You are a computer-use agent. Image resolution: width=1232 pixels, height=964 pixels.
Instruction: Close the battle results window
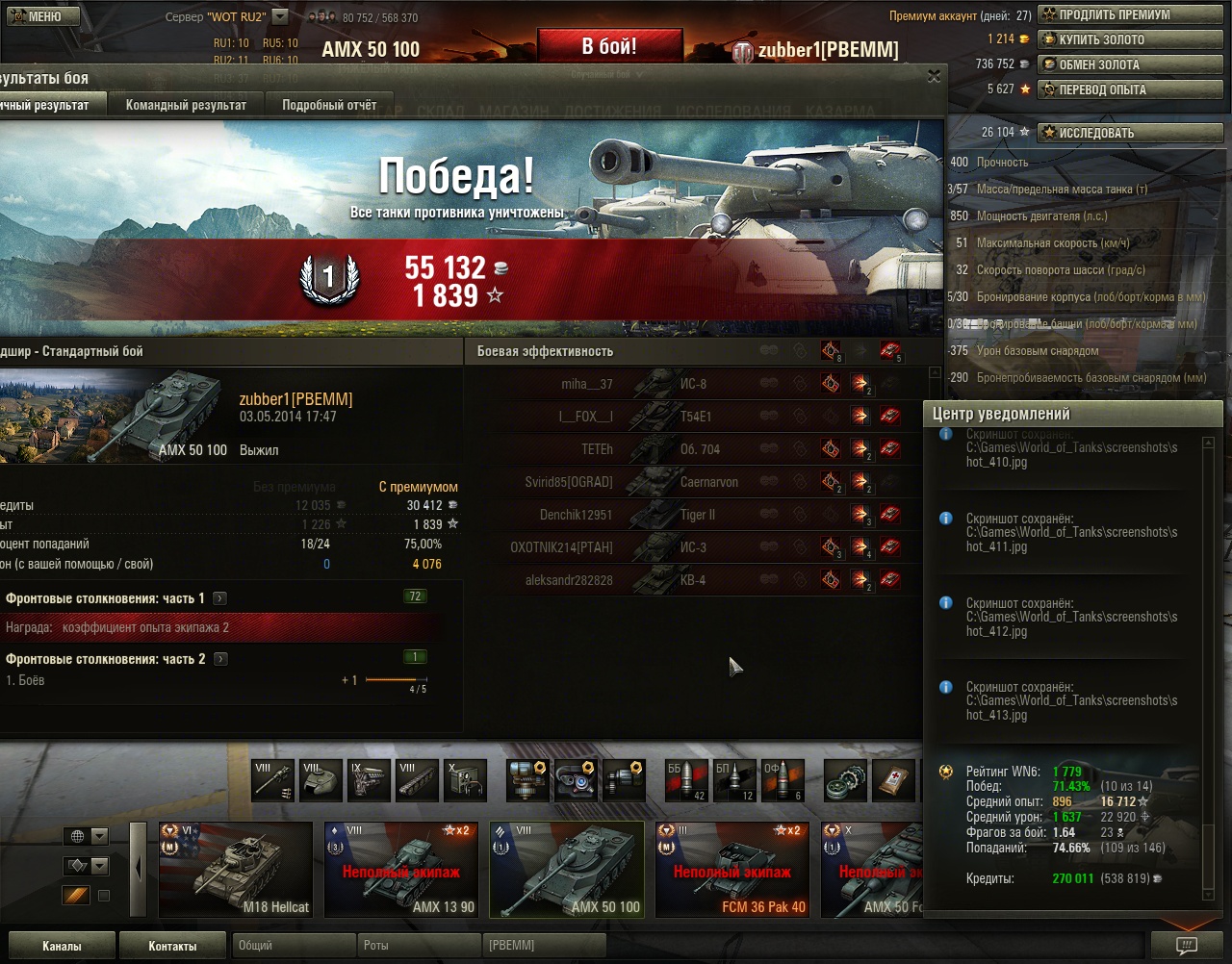pyautogui.click(x=934, y=77)
